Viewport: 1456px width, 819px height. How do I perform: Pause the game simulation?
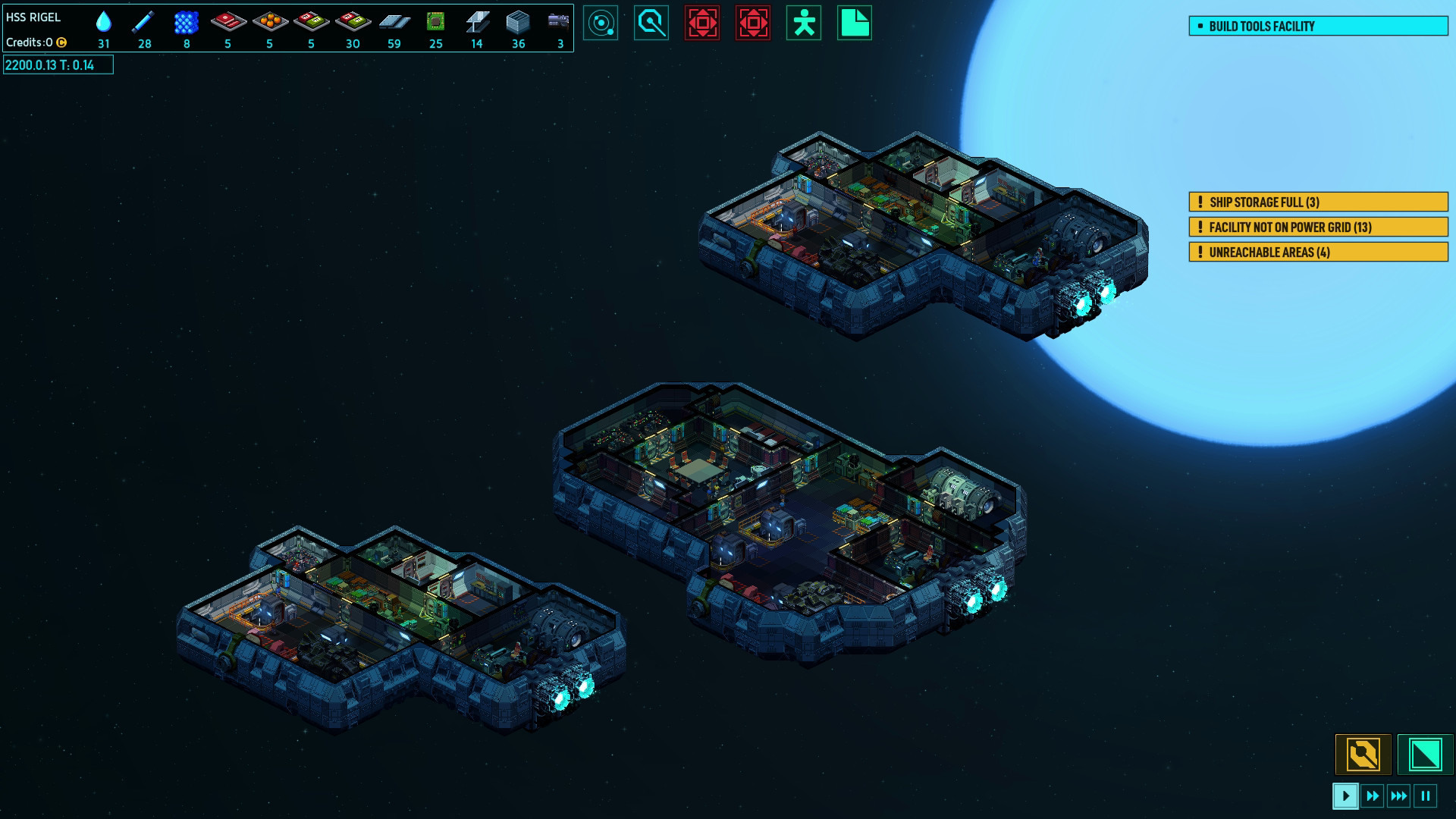click(1426, 796)
